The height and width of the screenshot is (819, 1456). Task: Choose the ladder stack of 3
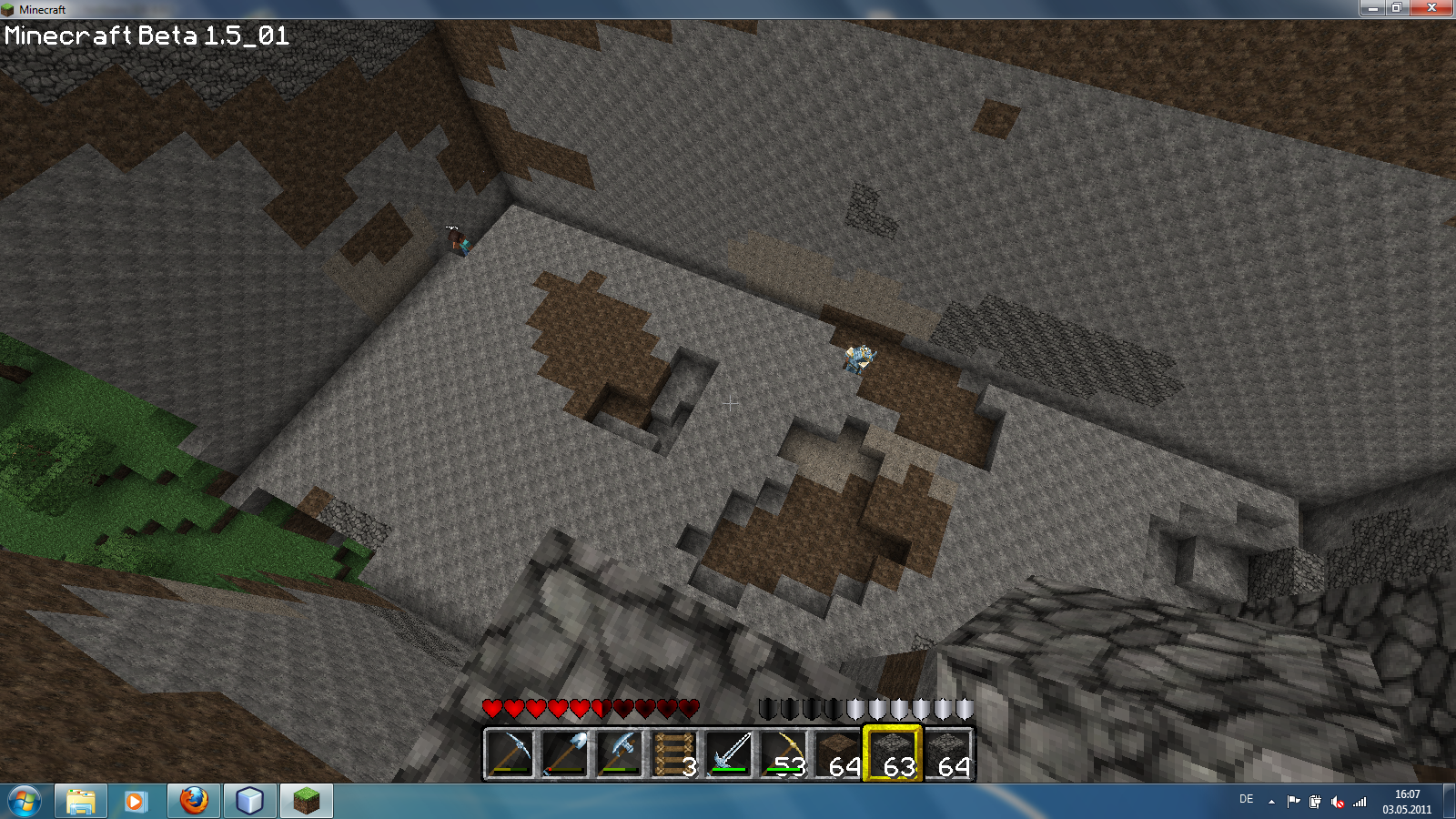click(x=673, y=753)
